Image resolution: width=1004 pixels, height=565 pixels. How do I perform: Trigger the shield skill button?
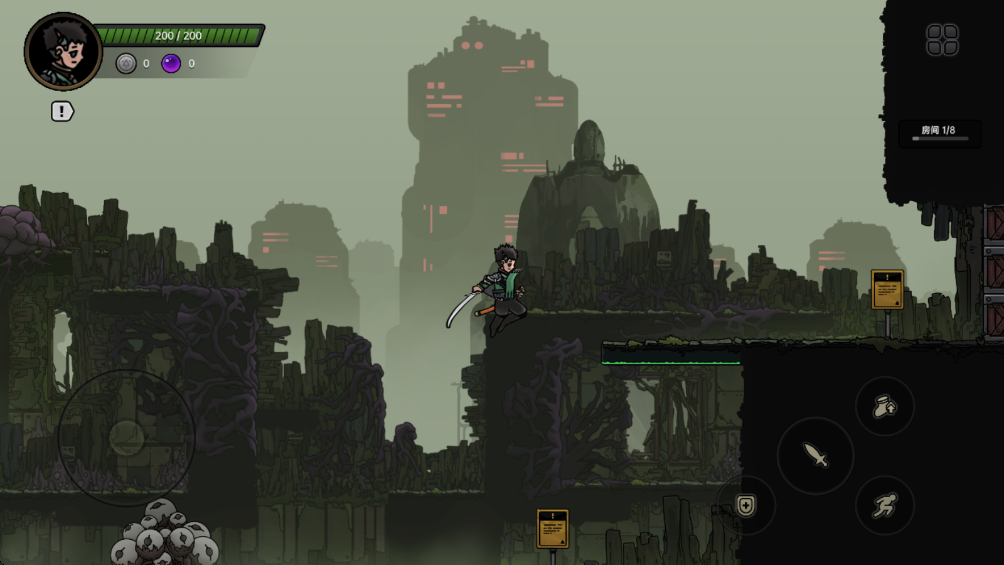(746, 505)
